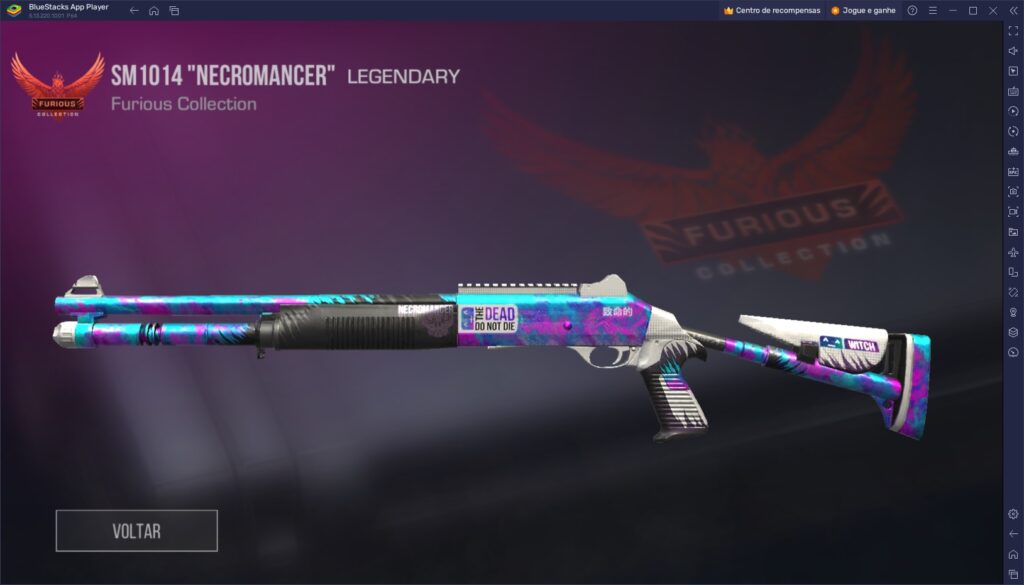Minimize the BlueStacks window

click(x=953, y=10)
